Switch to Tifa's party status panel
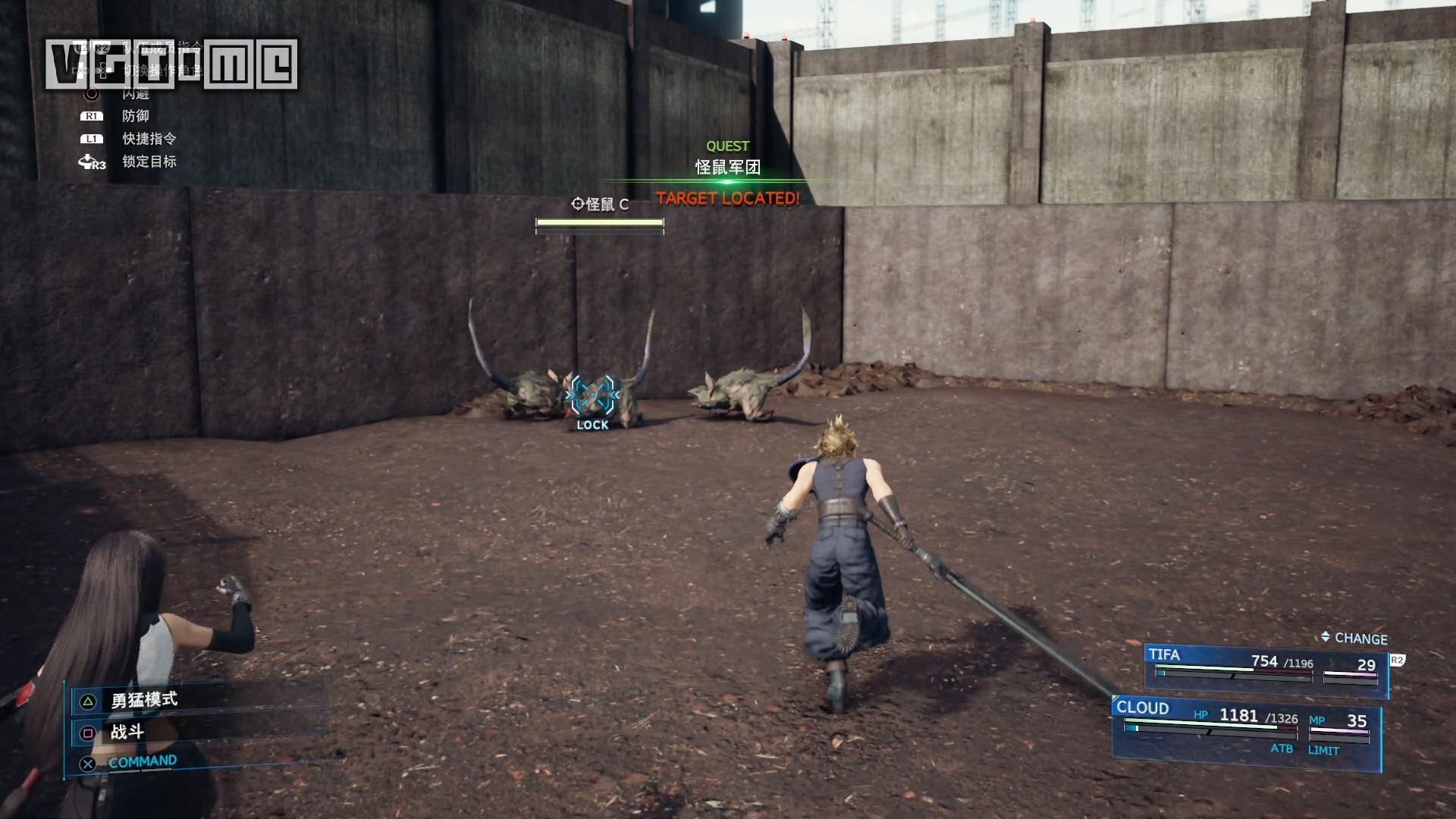Viewport: 1456px width, 819px height. coord(1265,667)
